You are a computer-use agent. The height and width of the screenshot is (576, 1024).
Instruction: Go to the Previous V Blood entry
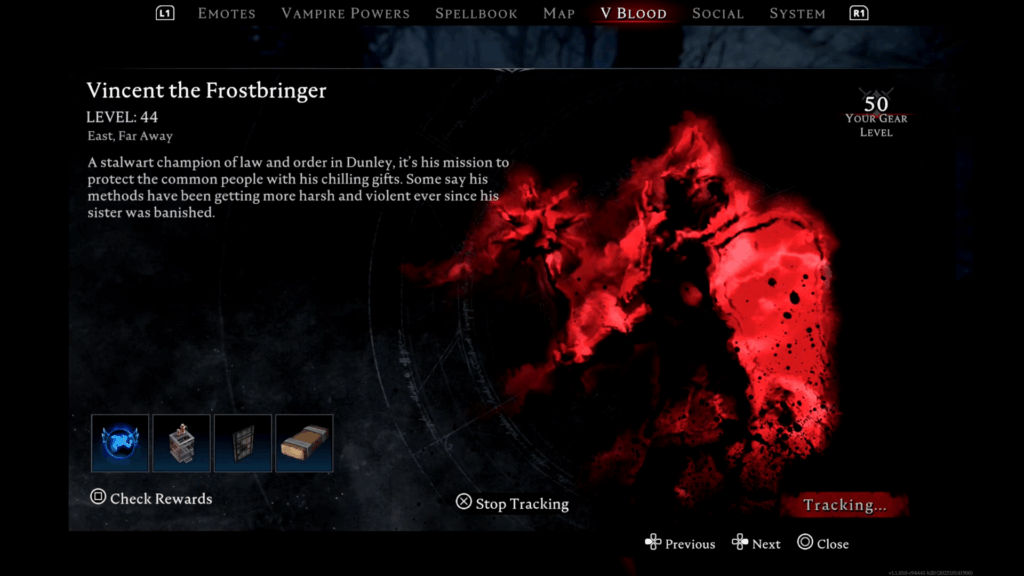pos(680,544)
